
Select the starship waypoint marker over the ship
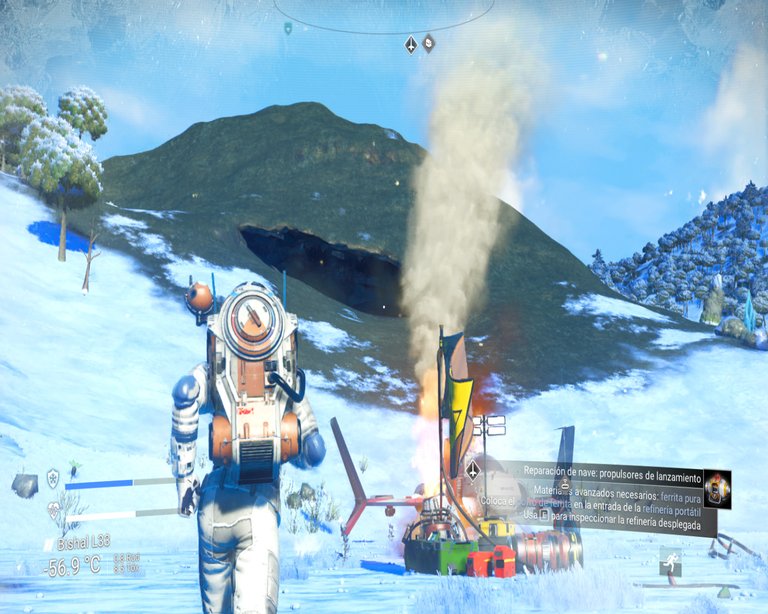click(473, 469)
